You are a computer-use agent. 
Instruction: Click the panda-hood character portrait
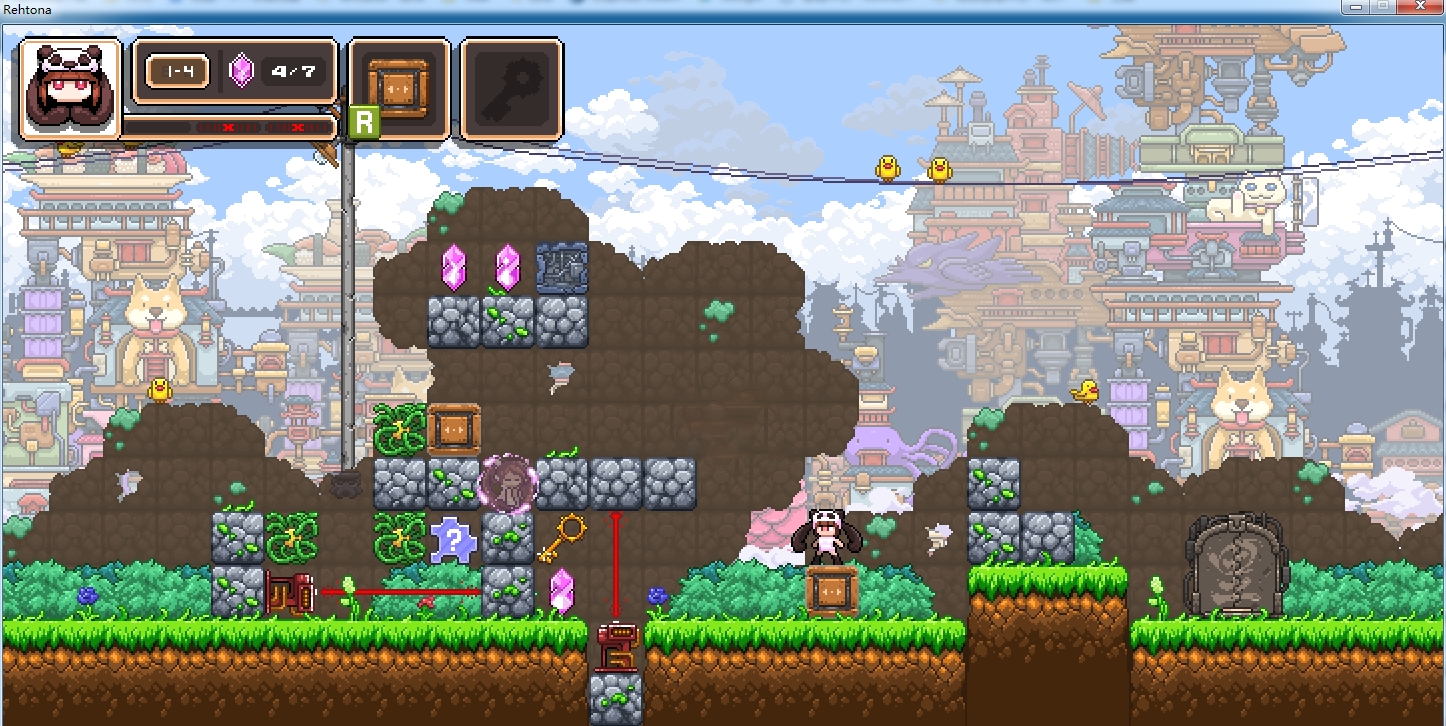[x=69, y=89]
